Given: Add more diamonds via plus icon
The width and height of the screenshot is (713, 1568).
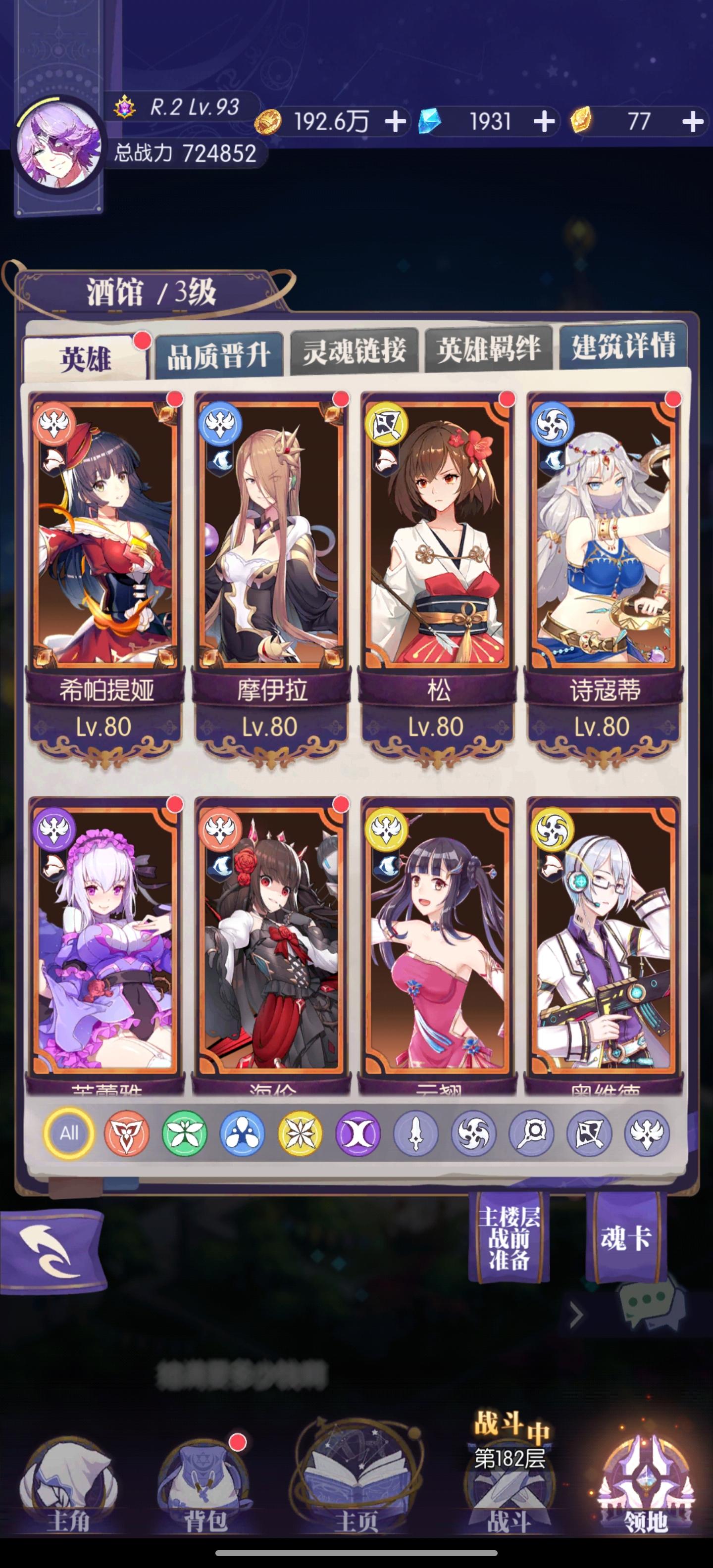Looking at the screenshot, I should [544, 121].
